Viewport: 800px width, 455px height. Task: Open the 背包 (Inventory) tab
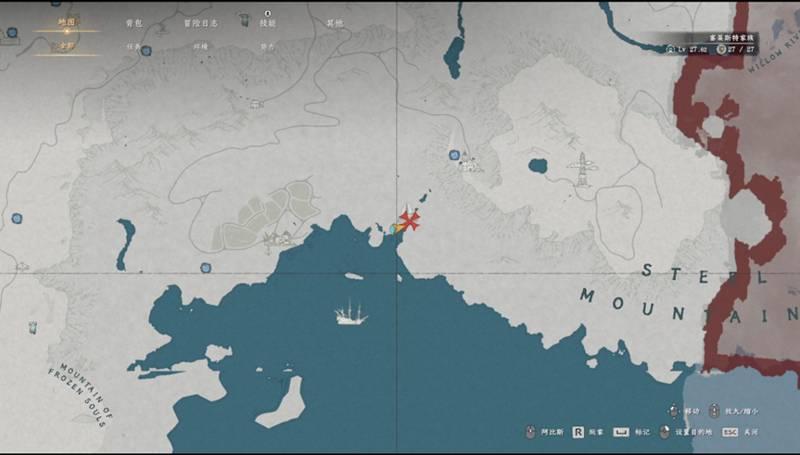click(134, 22)
